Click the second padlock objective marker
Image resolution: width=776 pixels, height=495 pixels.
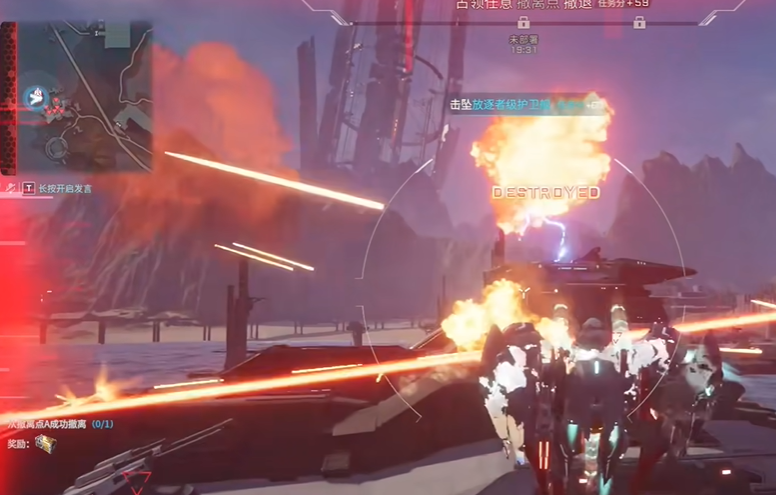pos(639,22)
